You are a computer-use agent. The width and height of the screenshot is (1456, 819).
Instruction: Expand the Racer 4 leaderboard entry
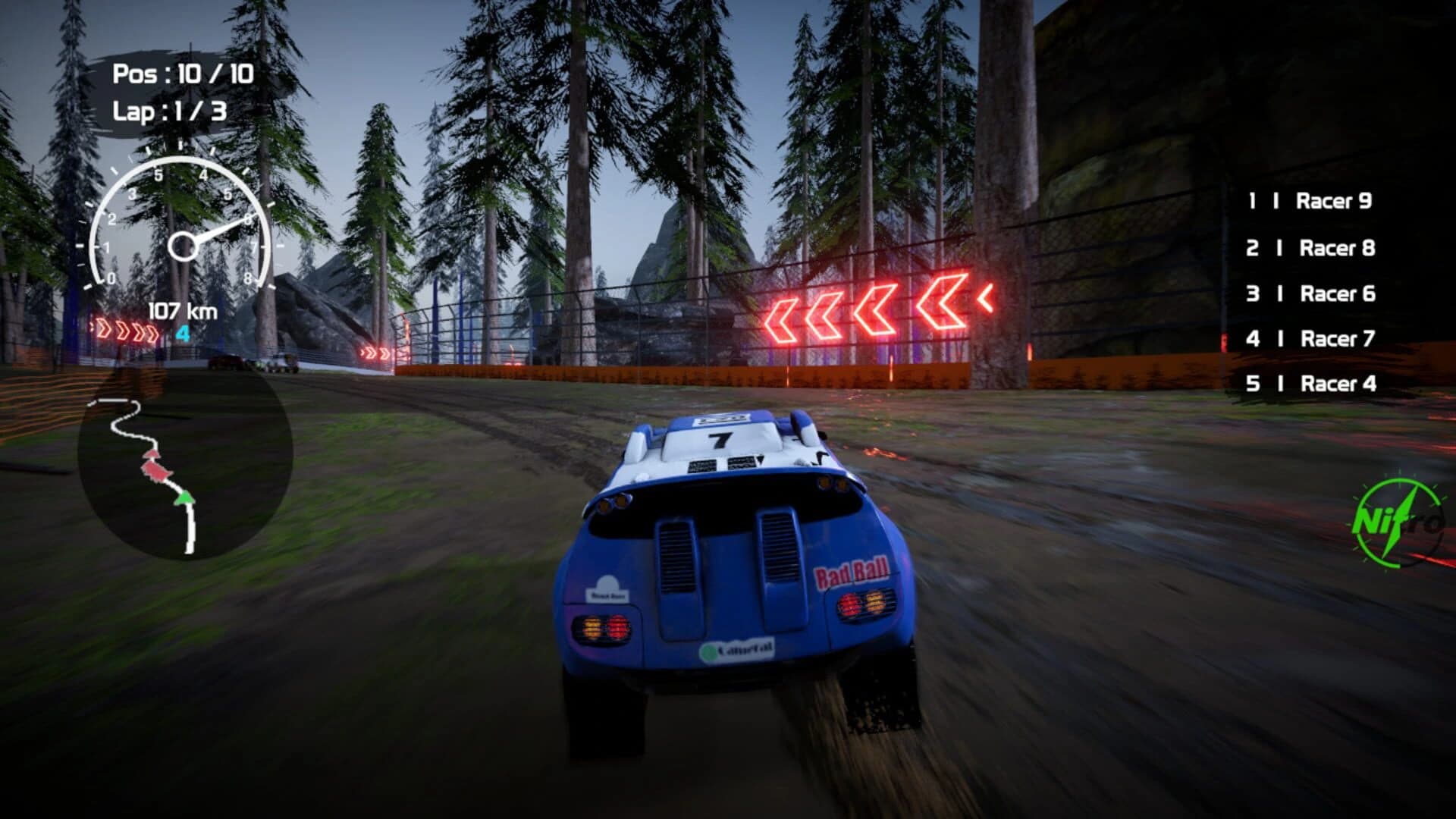(1331, 384)
